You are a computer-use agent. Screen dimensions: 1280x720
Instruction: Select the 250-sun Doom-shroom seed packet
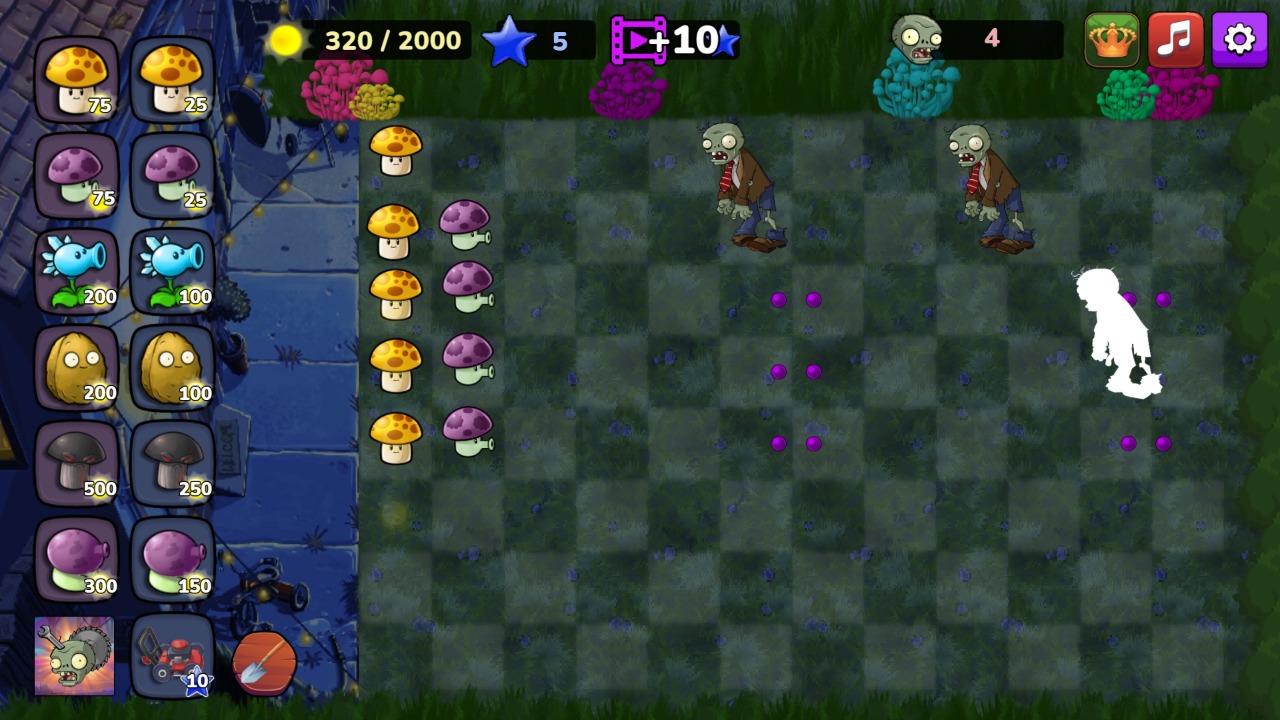click(172, 464)
